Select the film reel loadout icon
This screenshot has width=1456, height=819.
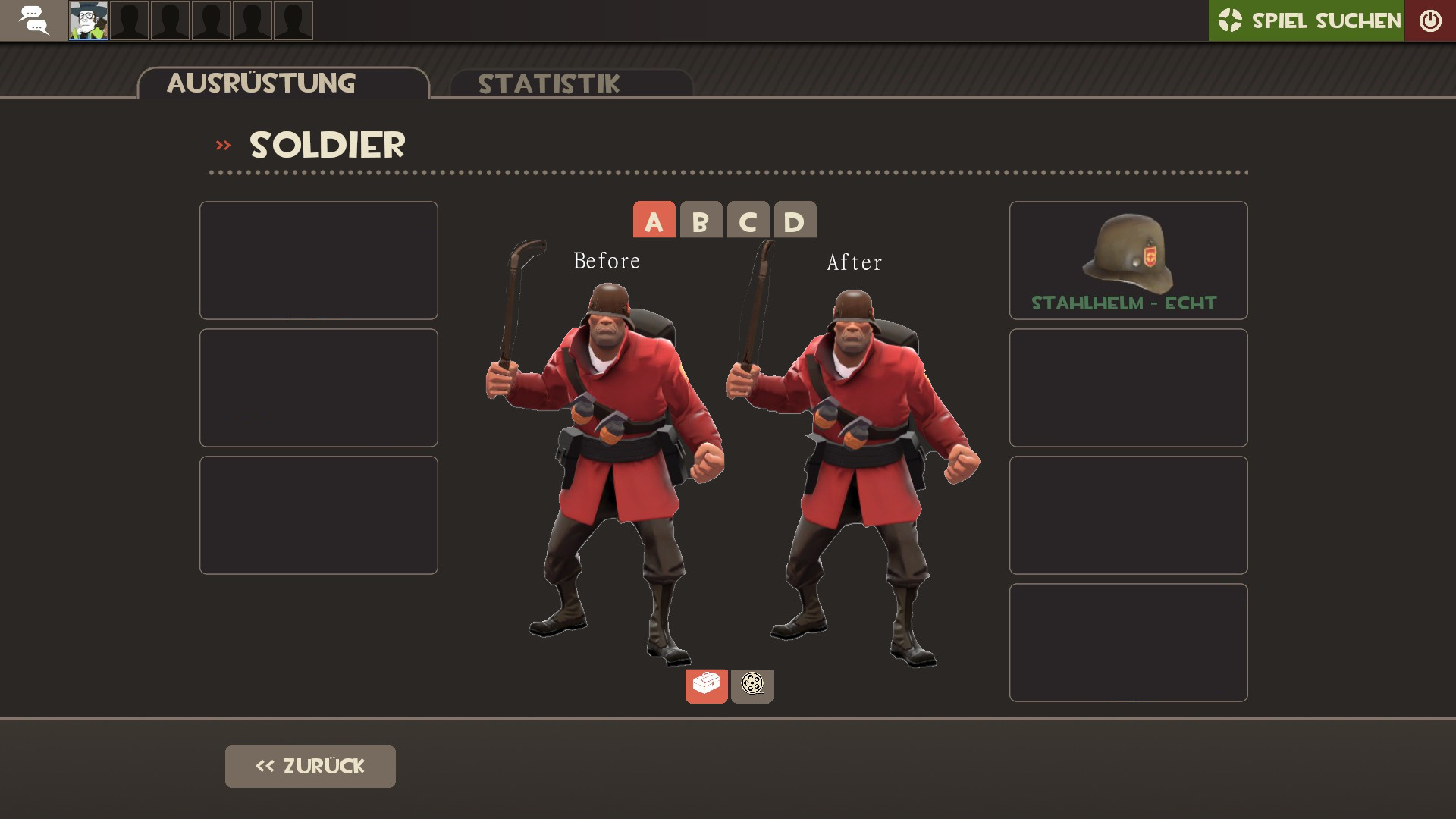[x=752, y=686]
